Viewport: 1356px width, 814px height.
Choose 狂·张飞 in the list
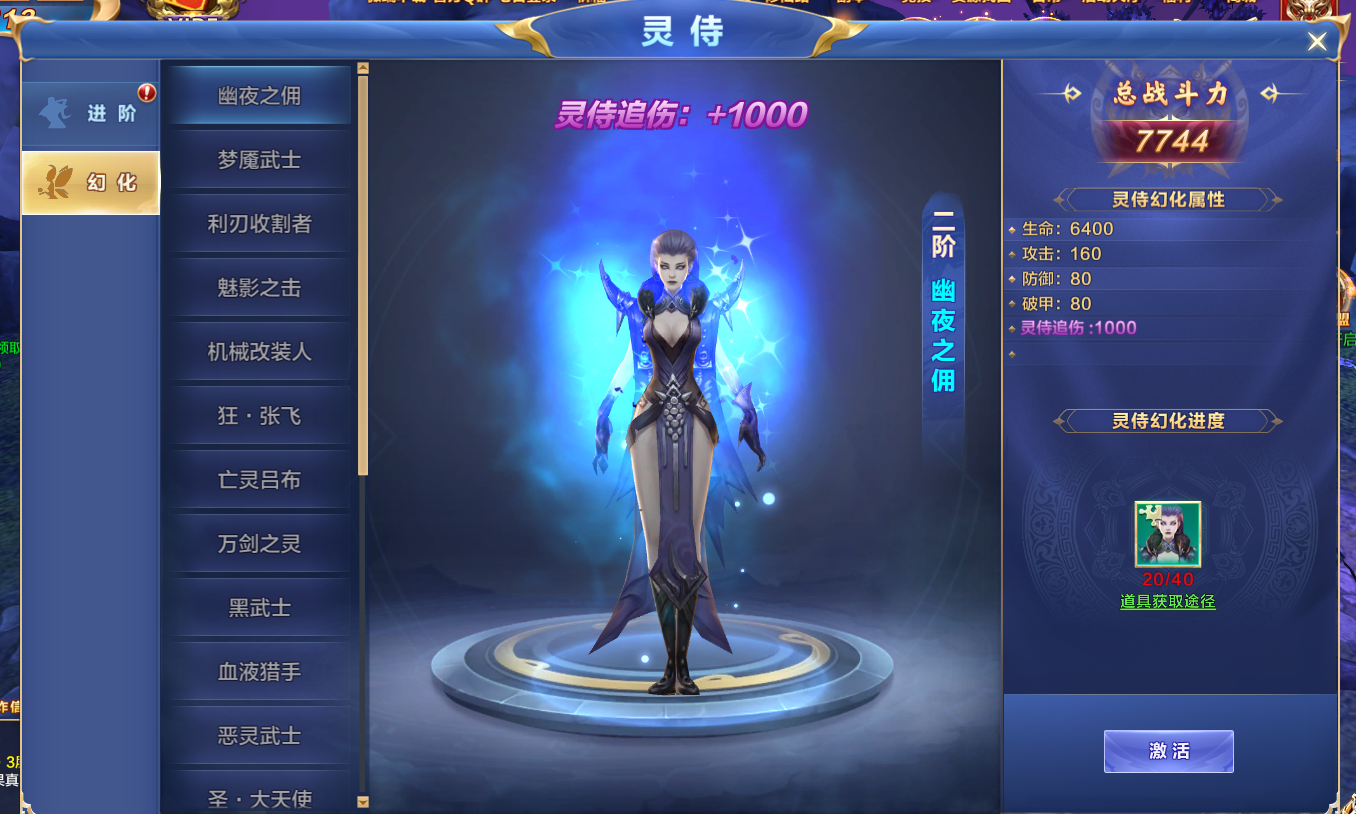259,416
